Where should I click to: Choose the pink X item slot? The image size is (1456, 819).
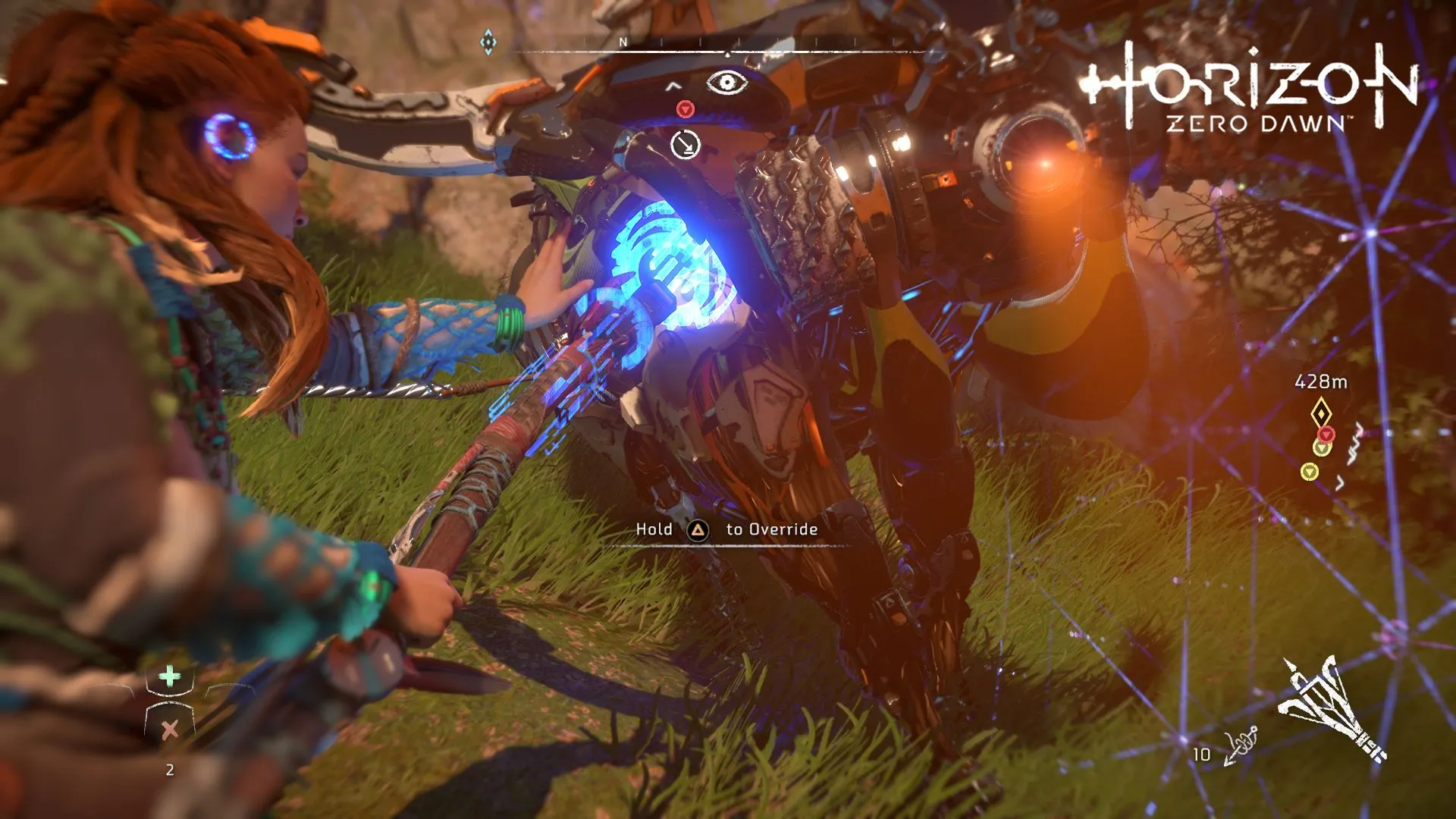[x=170, y=730]
